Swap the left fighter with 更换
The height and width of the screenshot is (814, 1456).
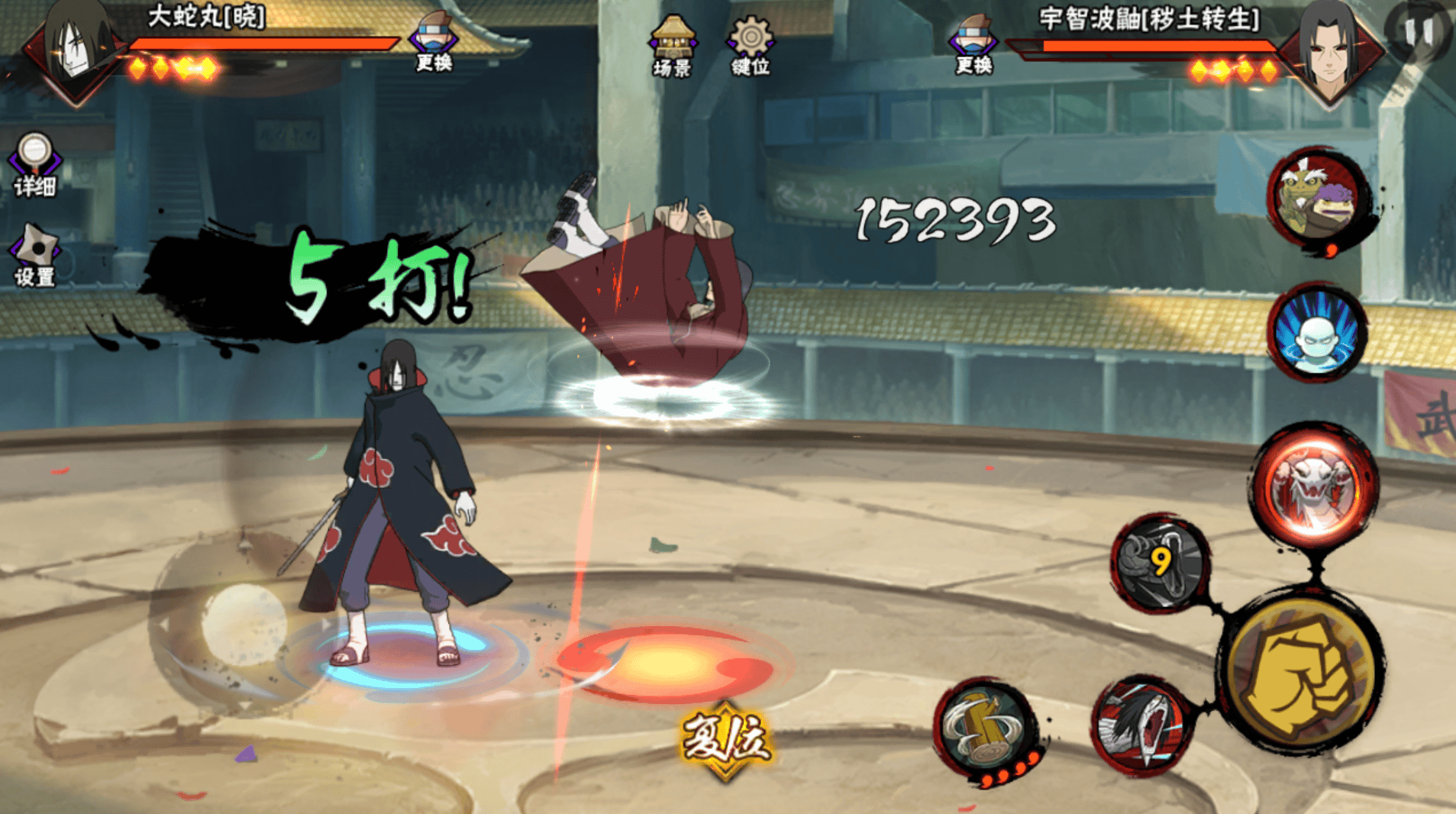point(434,42)
